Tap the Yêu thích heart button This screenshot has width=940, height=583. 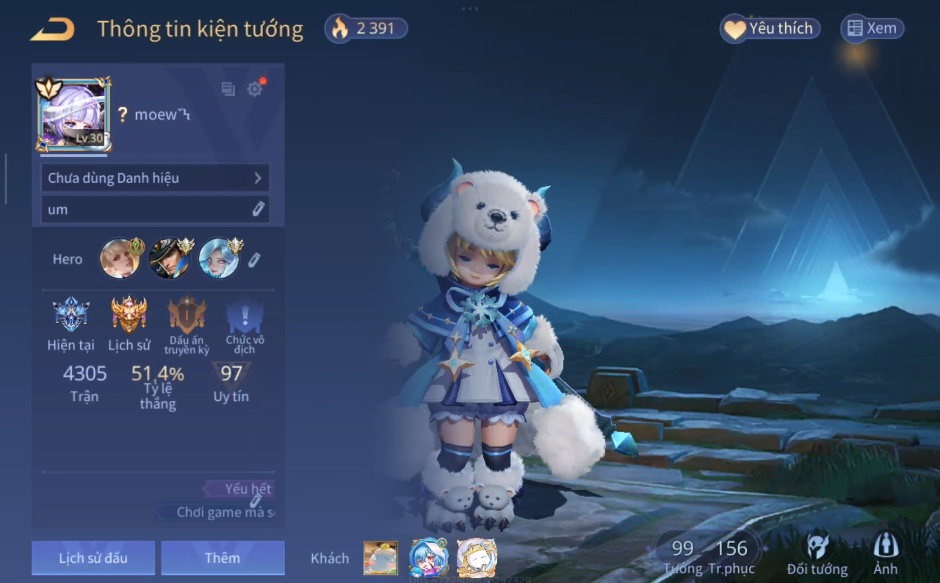(x=770, y=29)
